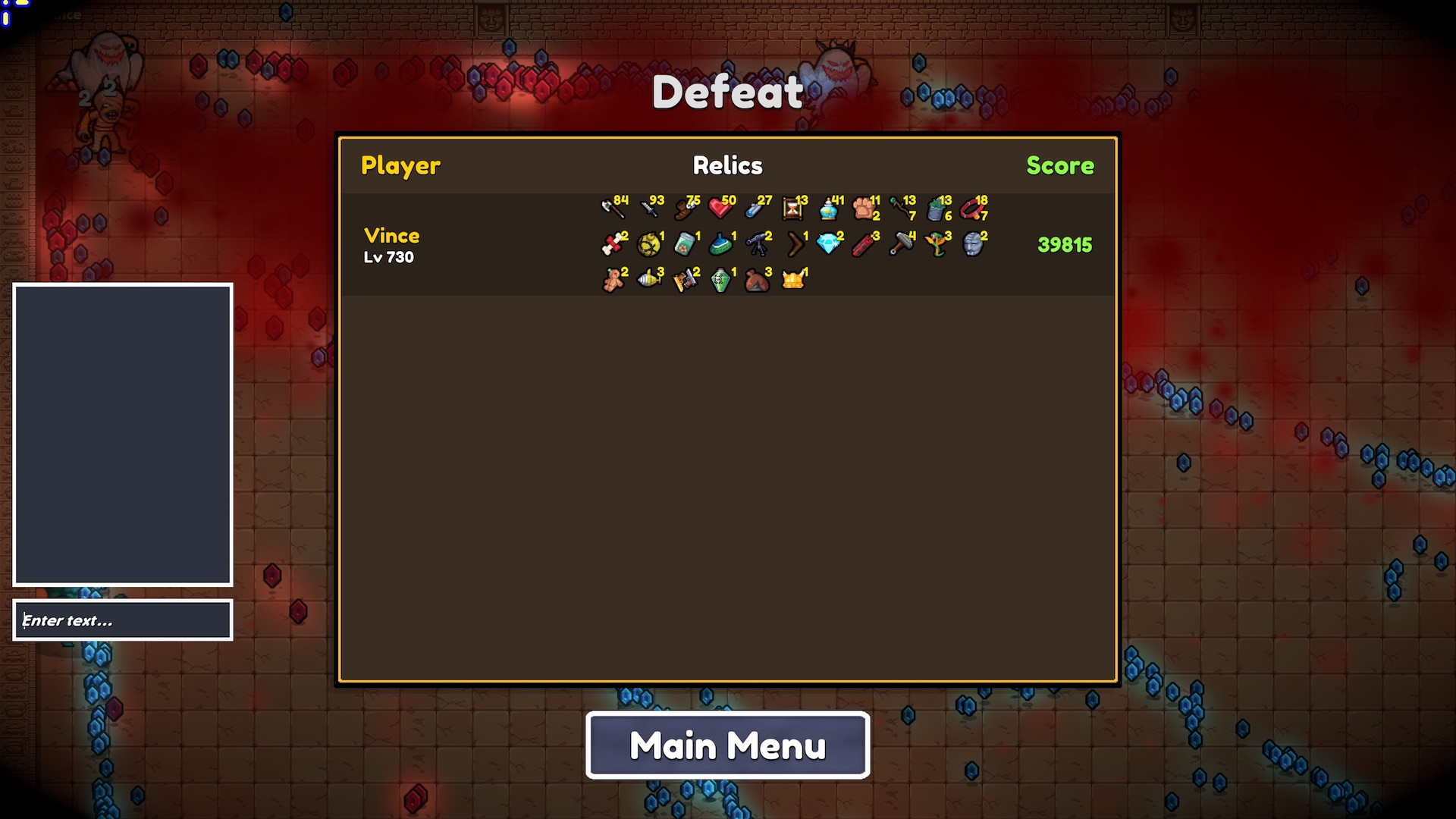Image resolution: width=1456 pixels, height=819 pixels.
Task: Open the chat message log panel
Action: click(123, 435)
